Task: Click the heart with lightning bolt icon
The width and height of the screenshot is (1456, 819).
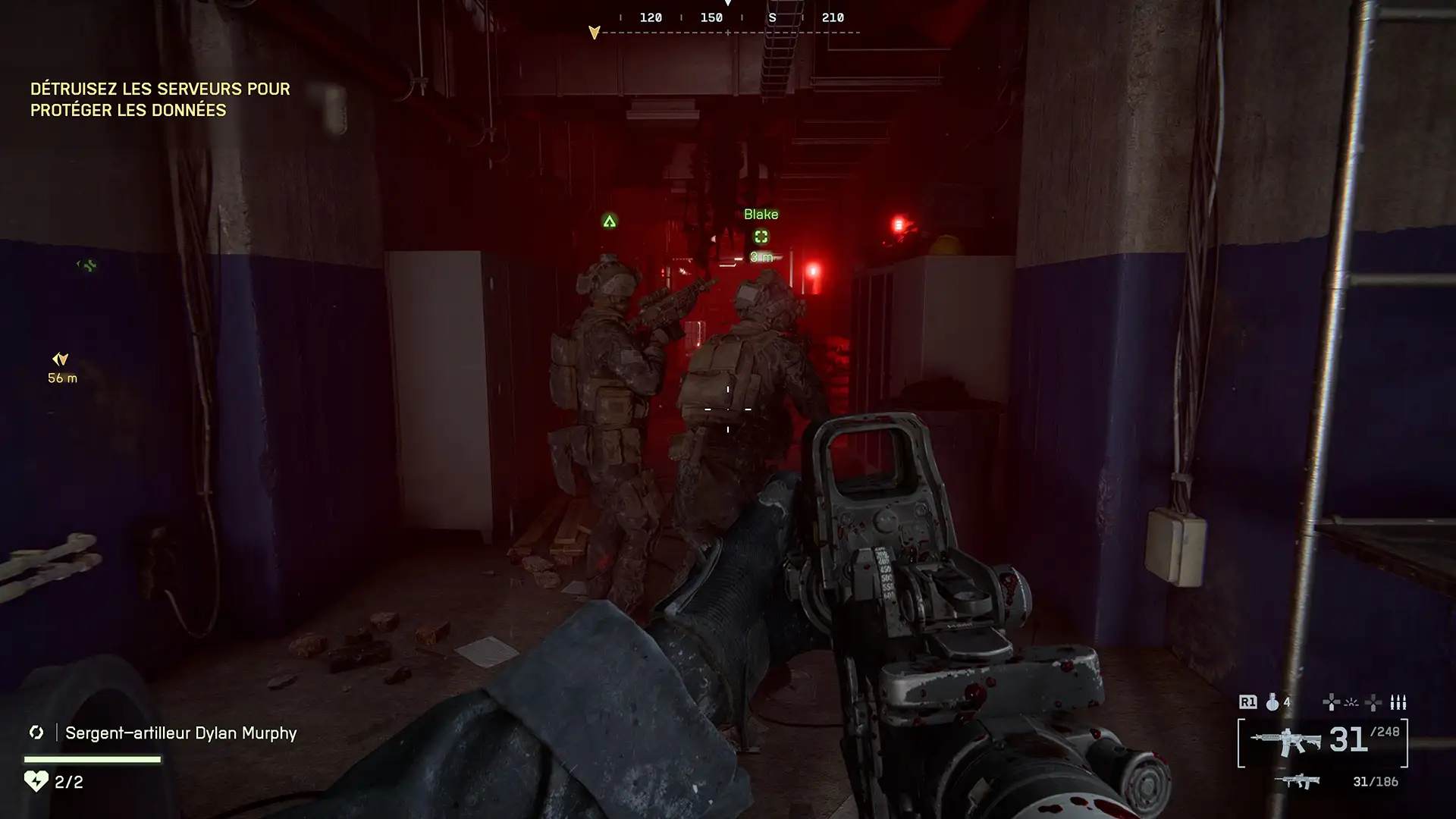Action: tap(36, 781)
